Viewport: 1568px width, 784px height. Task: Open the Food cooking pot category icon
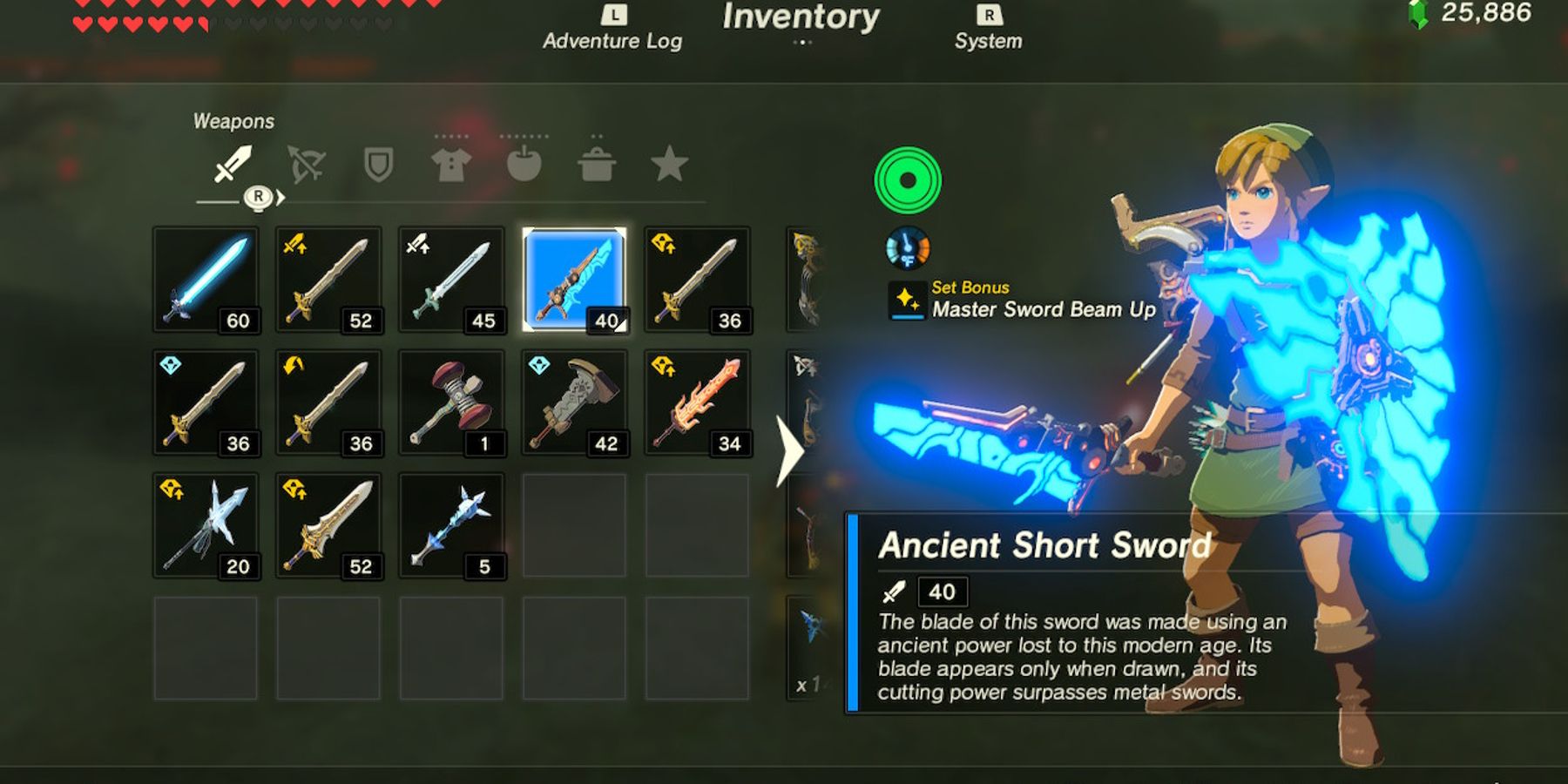(x=597, y=162)
